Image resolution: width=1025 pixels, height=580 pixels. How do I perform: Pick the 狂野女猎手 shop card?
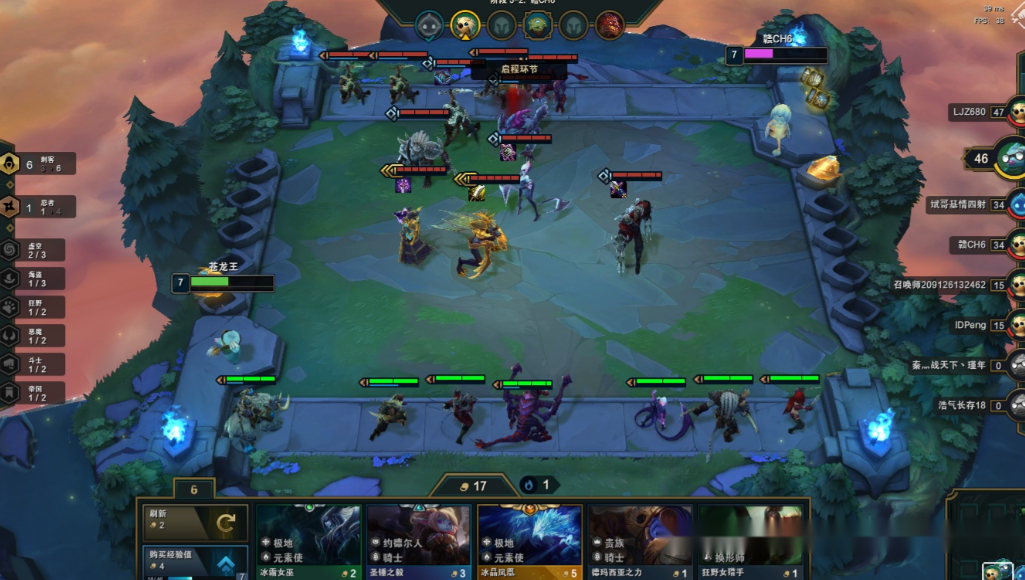pos(751,541)
